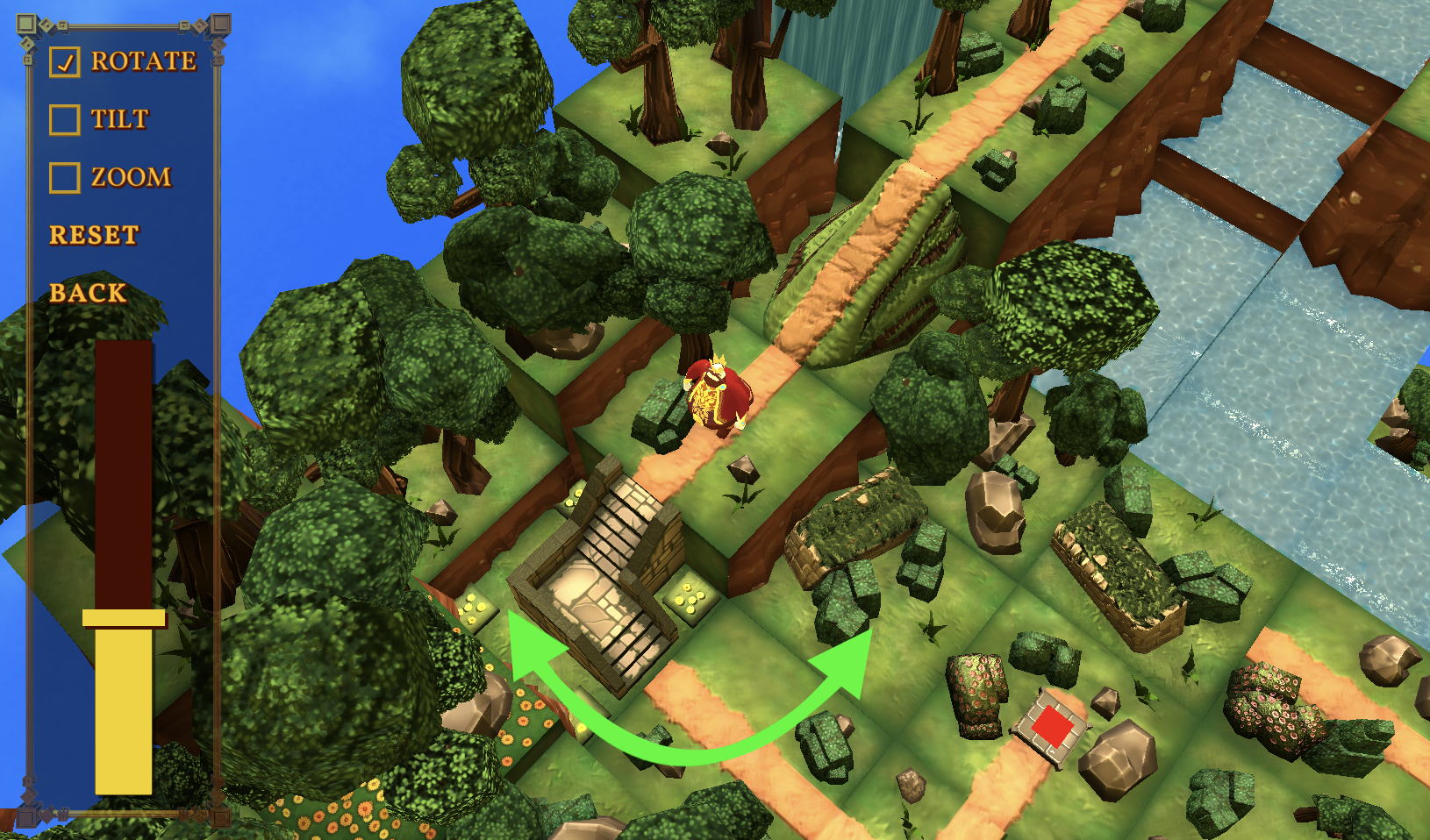This screenshot has height=840, width=1430.
Task: Click the yellow vertical slider handle
Action: tap(124, 618)
